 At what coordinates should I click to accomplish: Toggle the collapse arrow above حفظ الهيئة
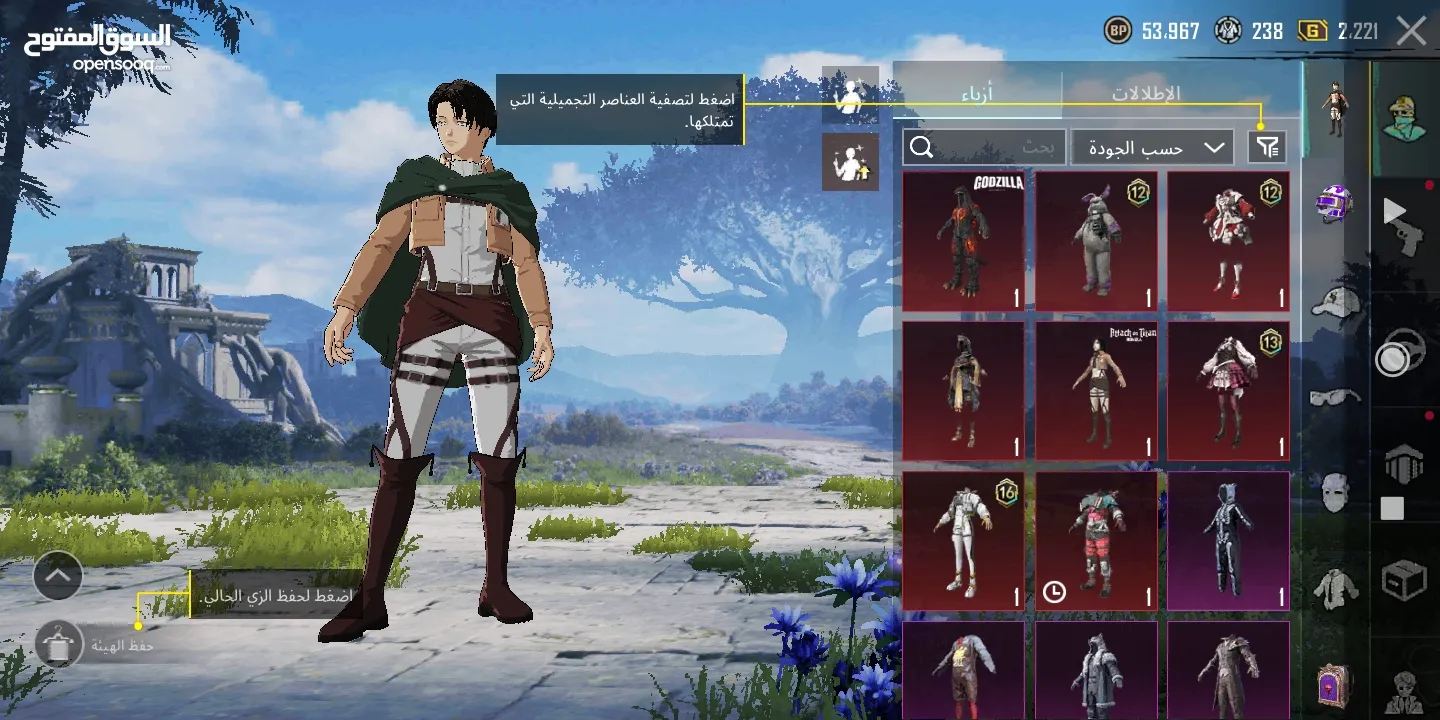point(58,576)
